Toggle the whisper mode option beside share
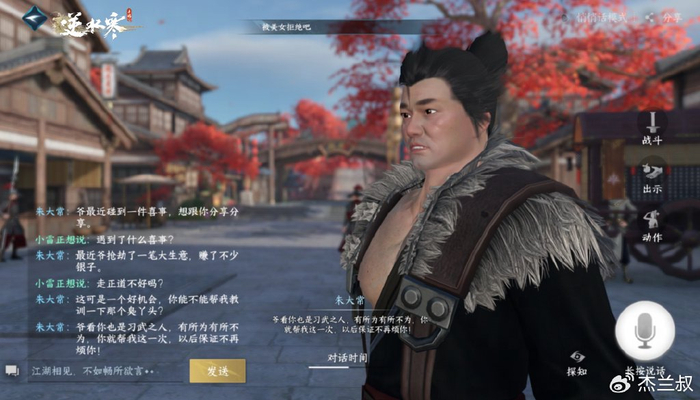The image size is (700, 400). 604,17
